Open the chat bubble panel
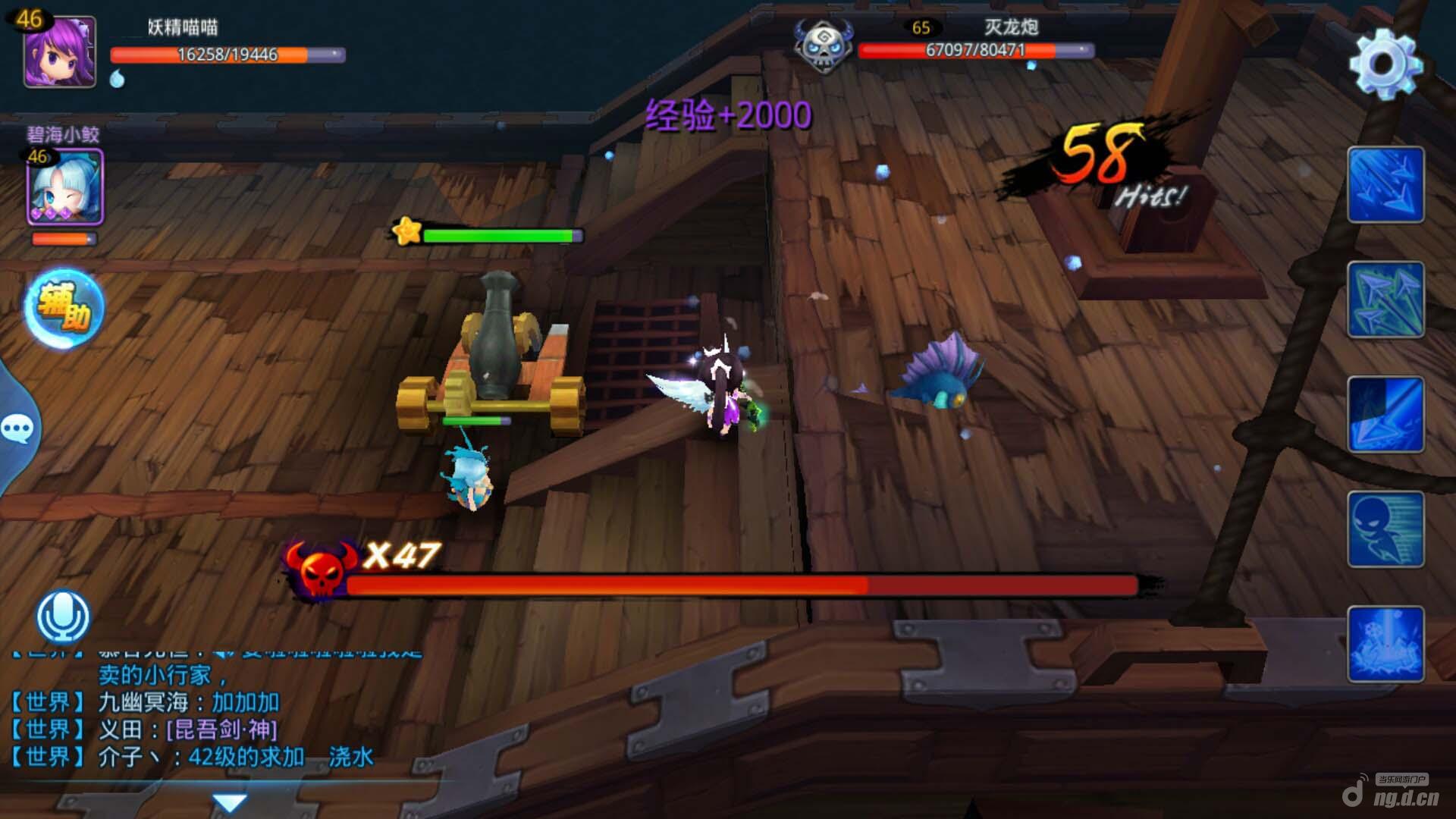1456x819 pixels. 17,429
